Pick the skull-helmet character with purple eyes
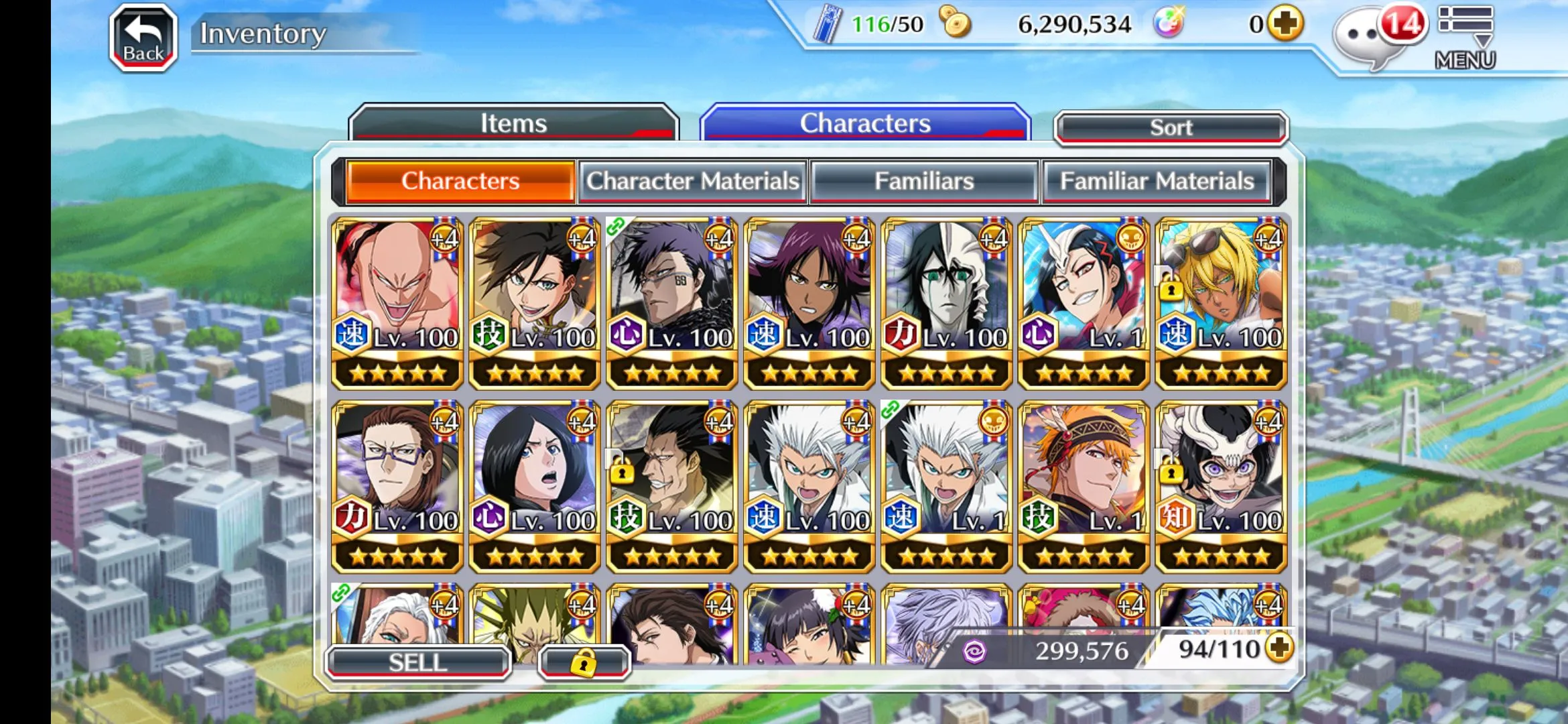 point(1221,487)
